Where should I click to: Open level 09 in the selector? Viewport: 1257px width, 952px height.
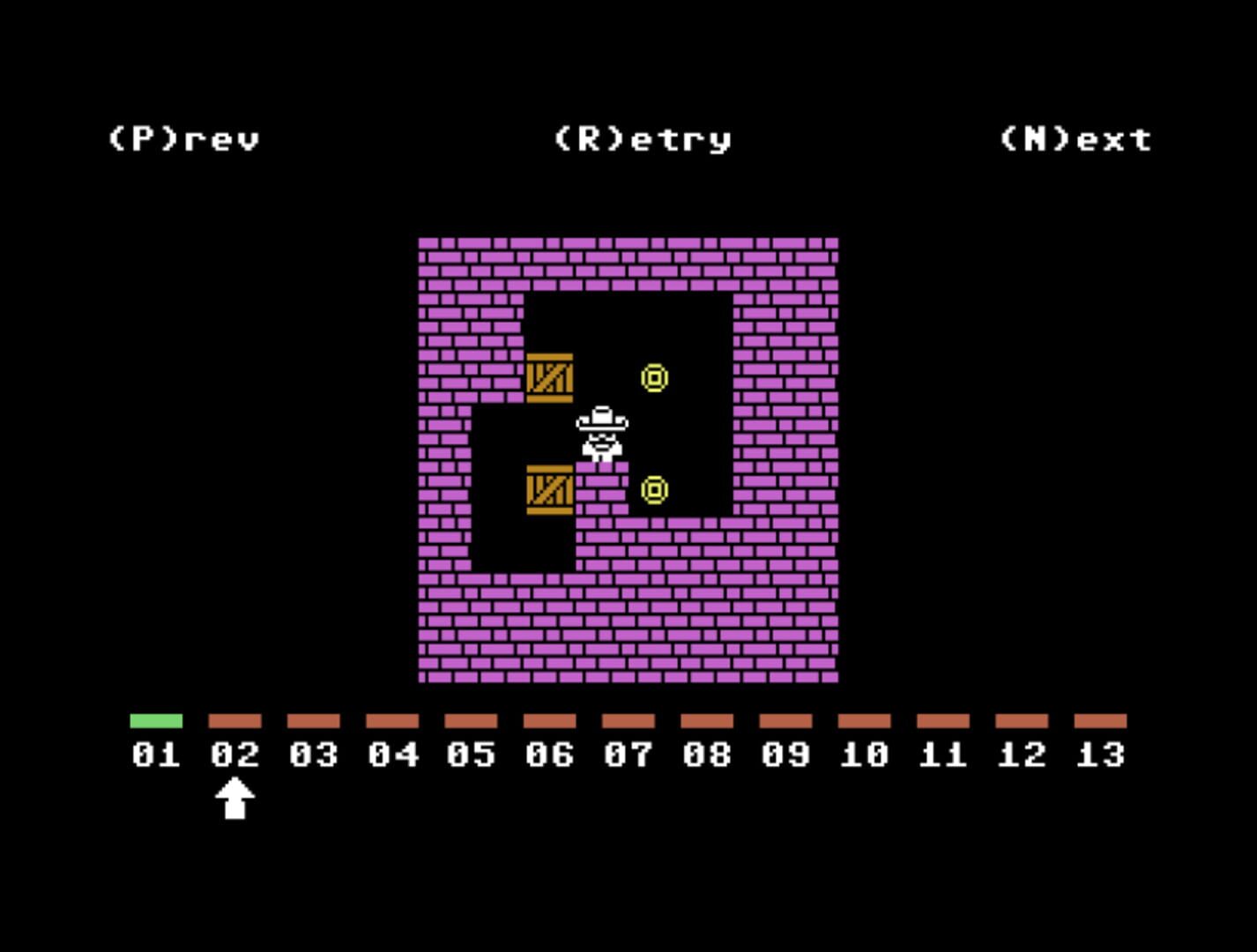point(785,754)
